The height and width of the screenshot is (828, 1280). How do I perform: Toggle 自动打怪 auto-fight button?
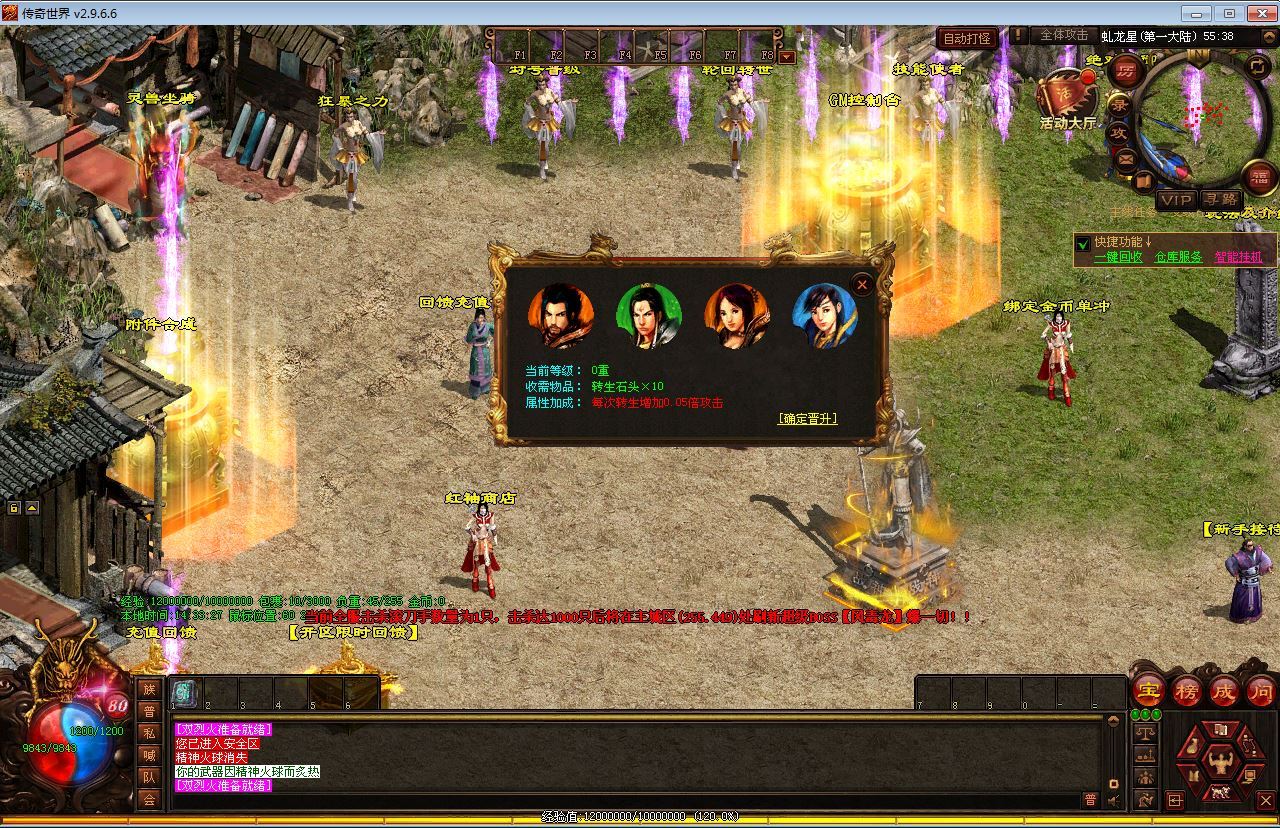[967, 39]
